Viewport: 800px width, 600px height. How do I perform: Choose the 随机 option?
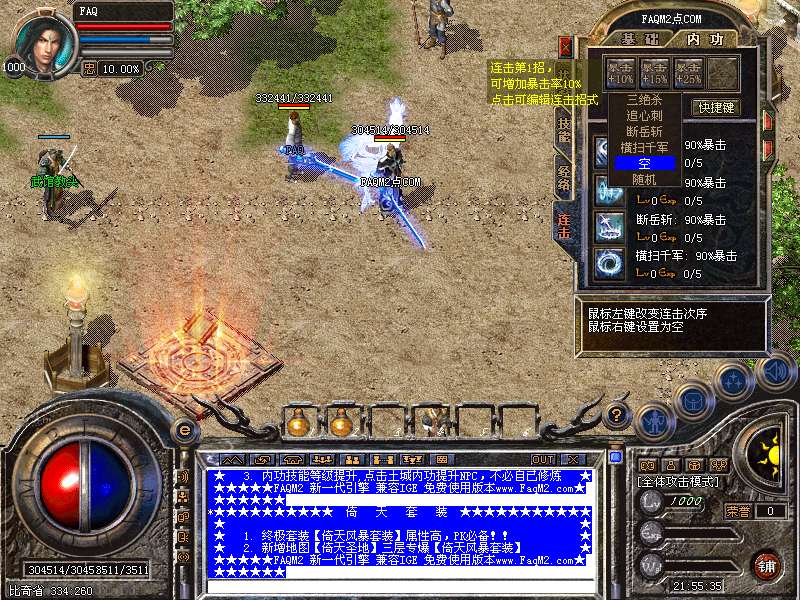pos(645,179)
